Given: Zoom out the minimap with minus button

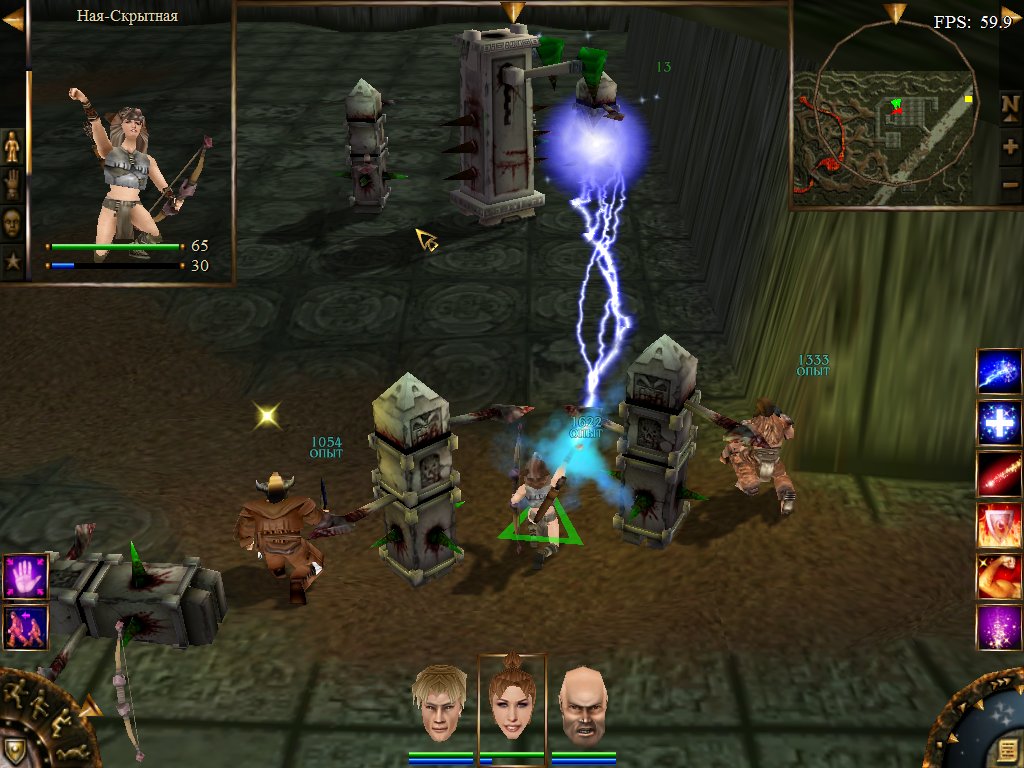Looking at the screenshot, I should (x=1010, y=185).
